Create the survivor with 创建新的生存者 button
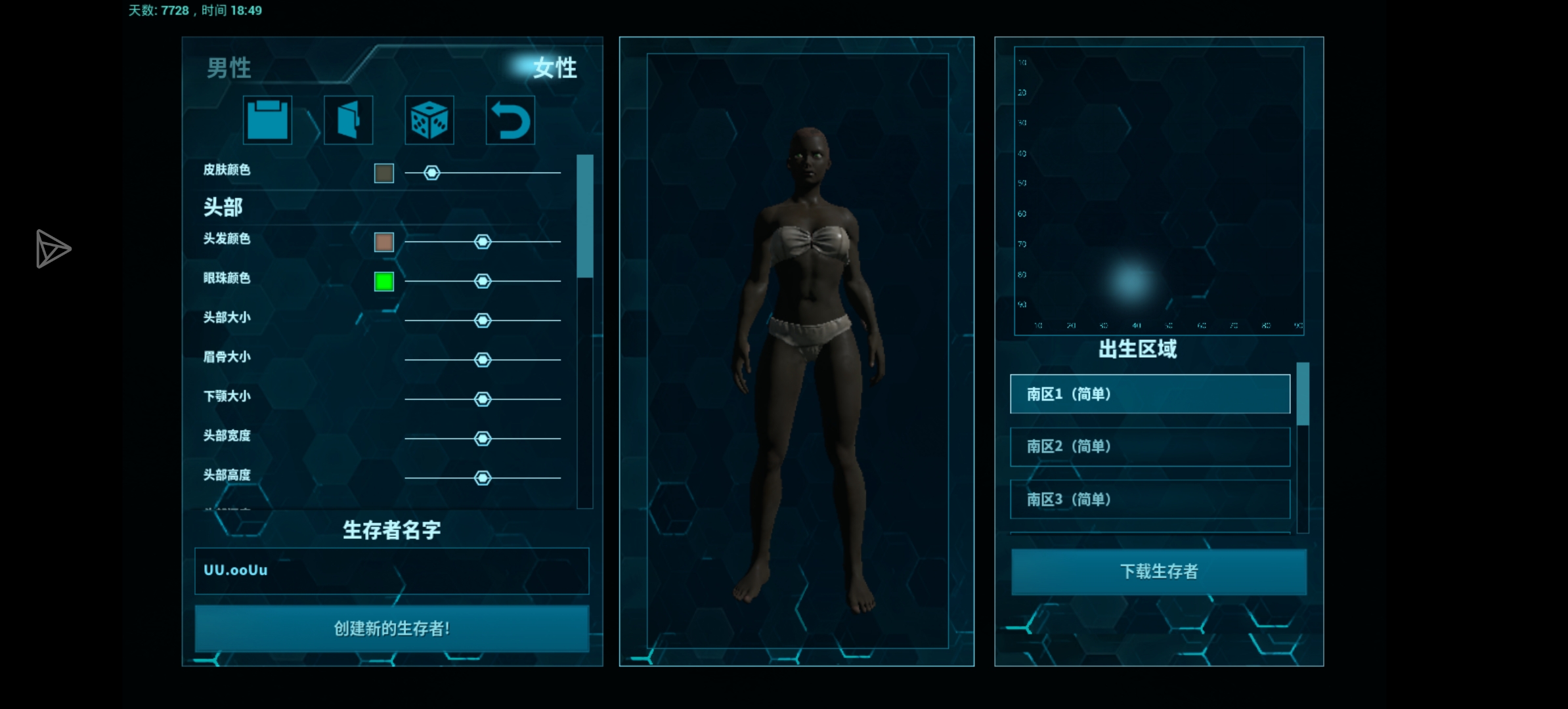This screenshot has height=709, width=1568. [391, 629]
